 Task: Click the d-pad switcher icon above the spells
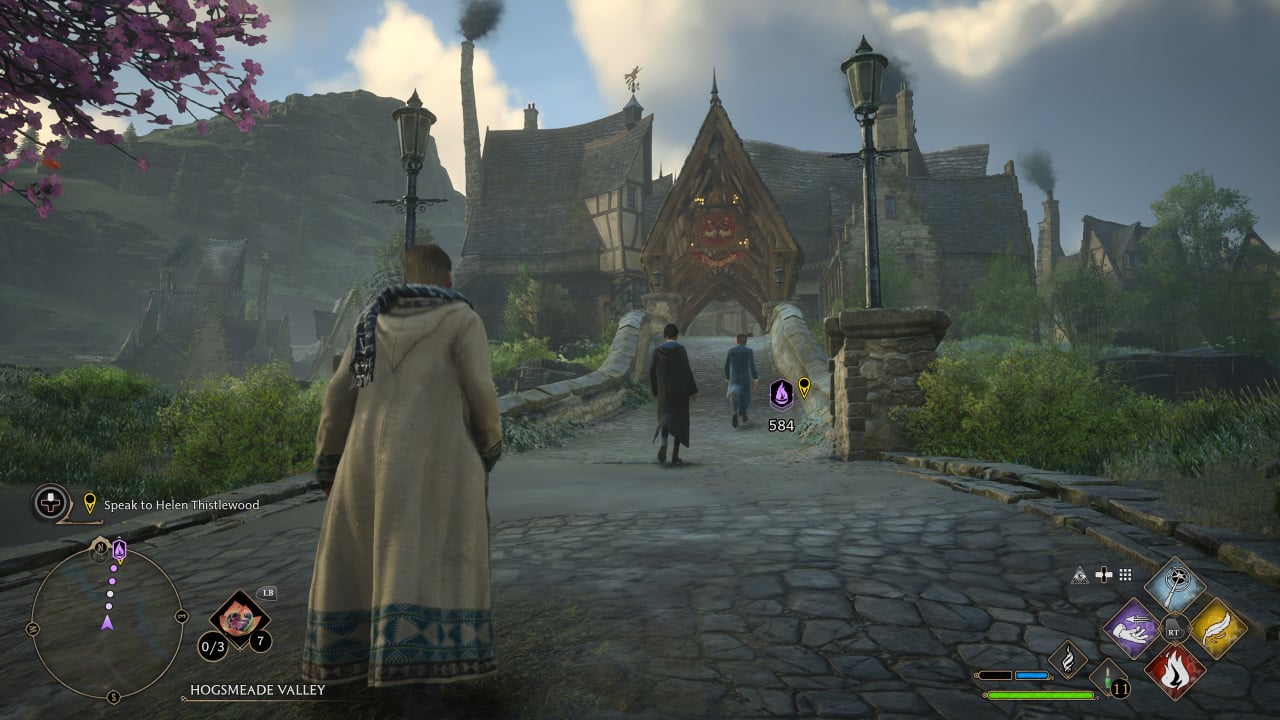click(1103, 574)
